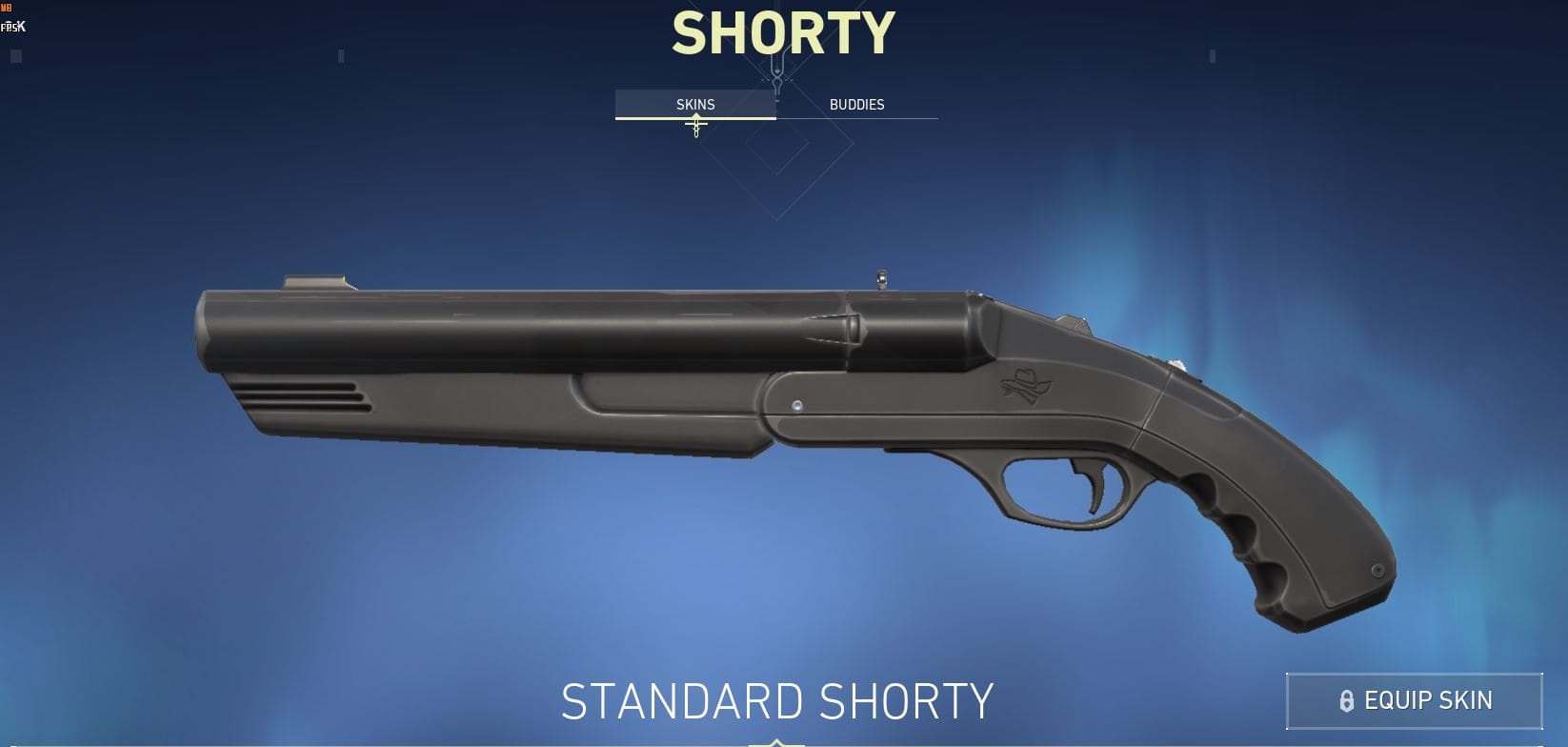Click the FPS counter overlay

click(x=13, y=27)
